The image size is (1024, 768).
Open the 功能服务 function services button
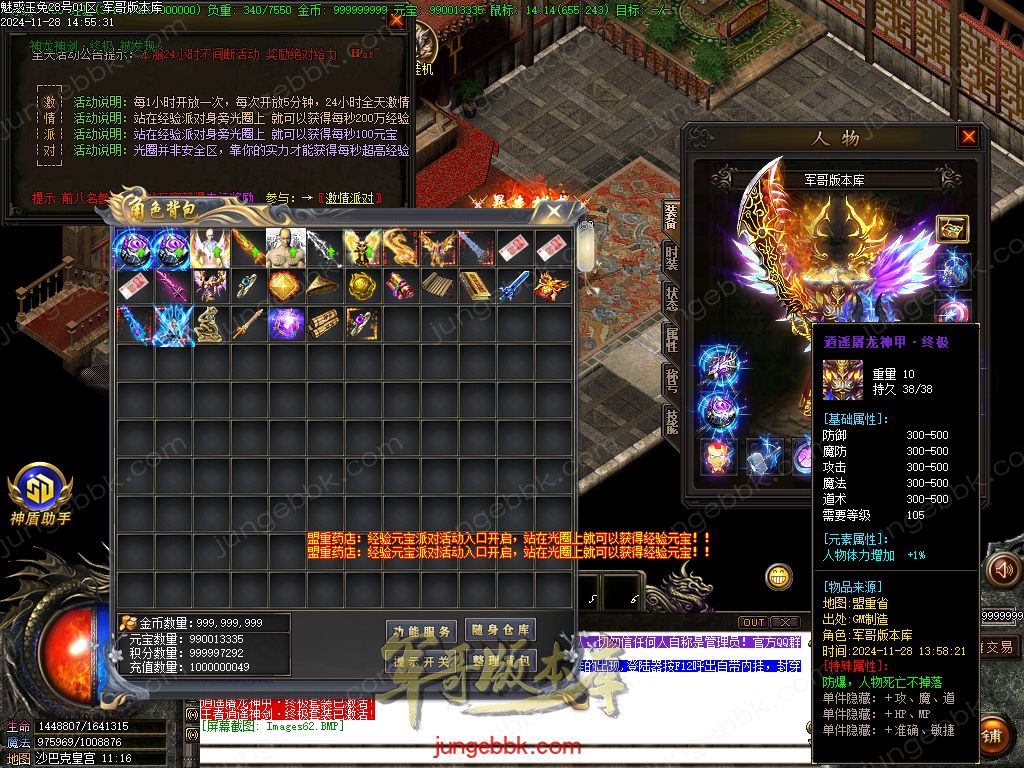coord(422,631)
